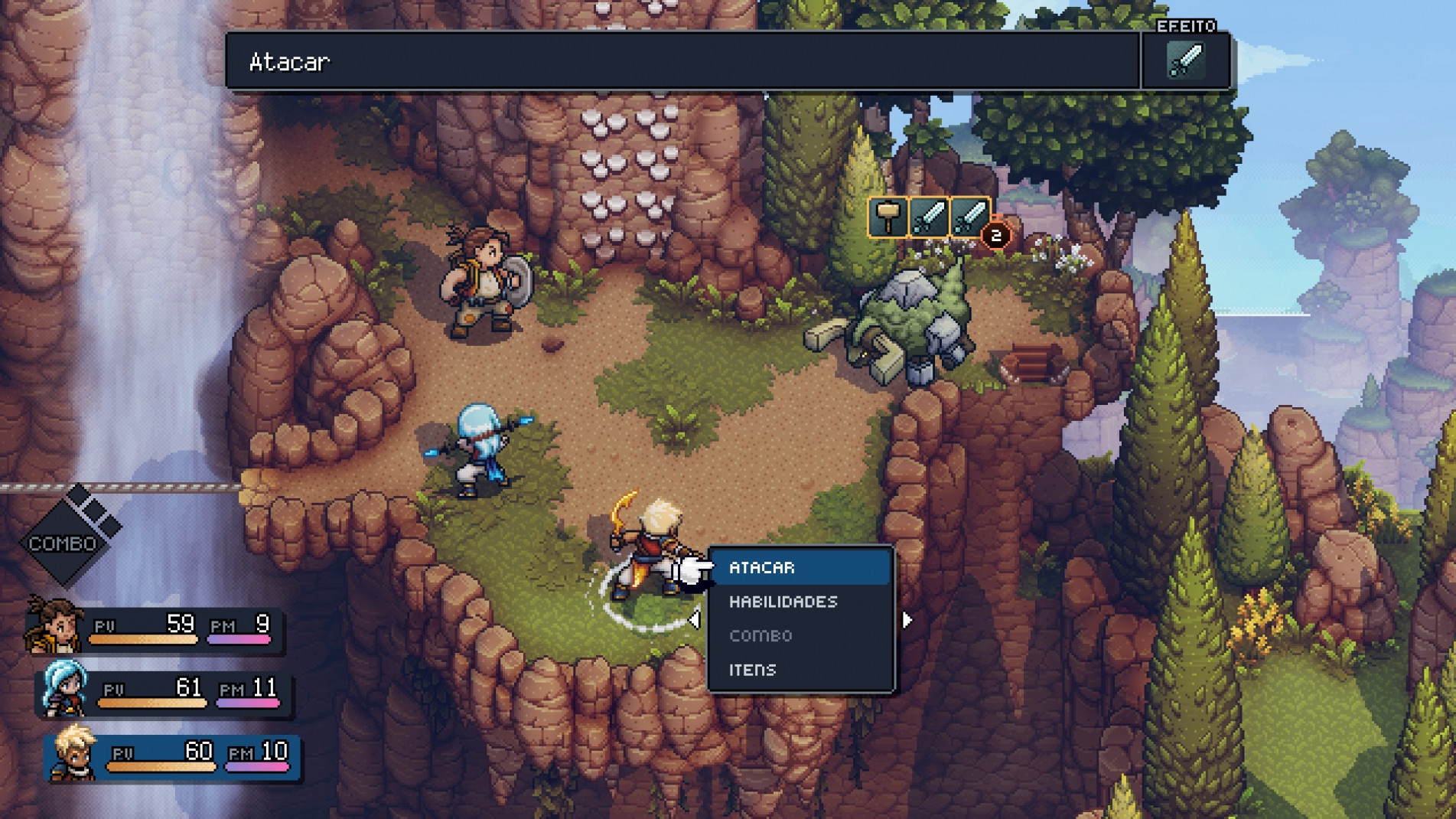This screenshot has width=1456, height=819.
Task: Click the sword Efeito icon in top bar
Action: 1185,61
